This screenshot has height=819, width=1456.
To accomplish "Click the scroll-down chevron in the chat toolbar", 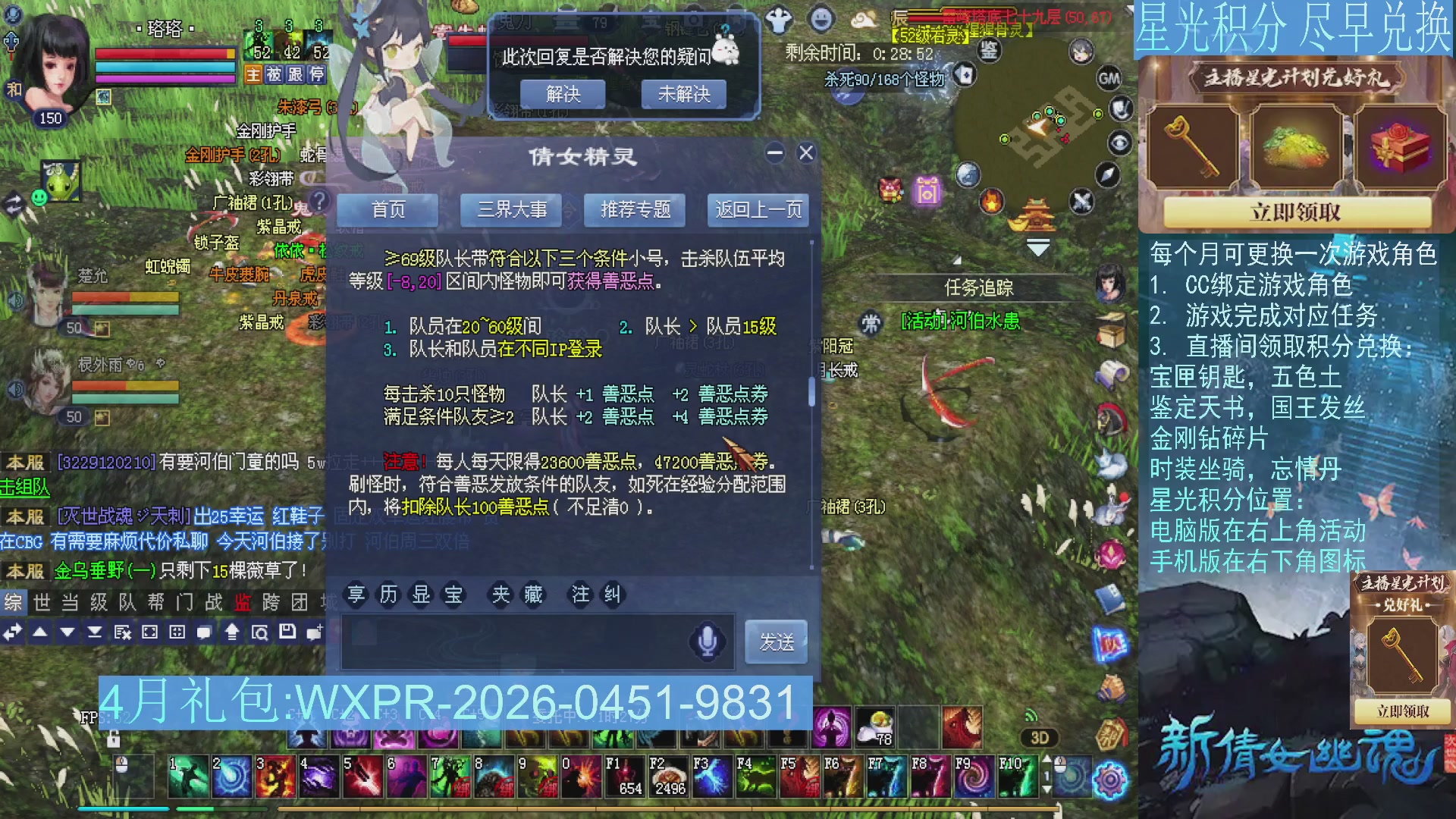I will coord(67,632).
